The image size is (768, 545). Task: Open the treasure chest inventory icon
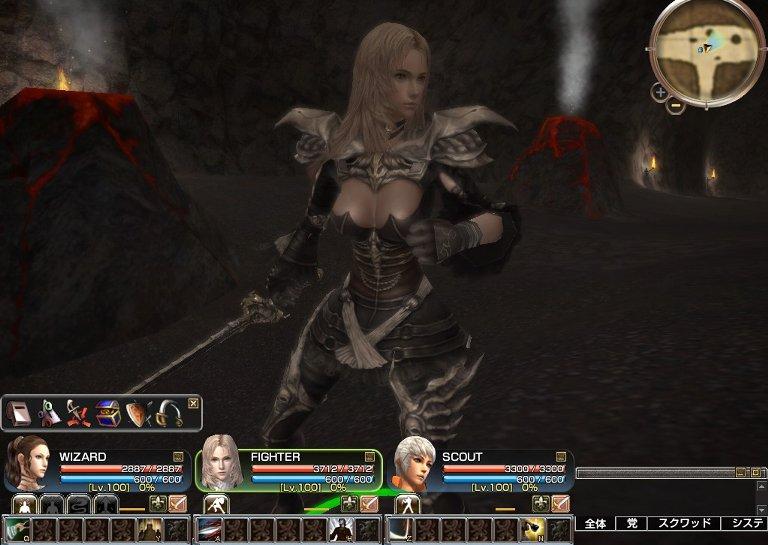[107, 412]
